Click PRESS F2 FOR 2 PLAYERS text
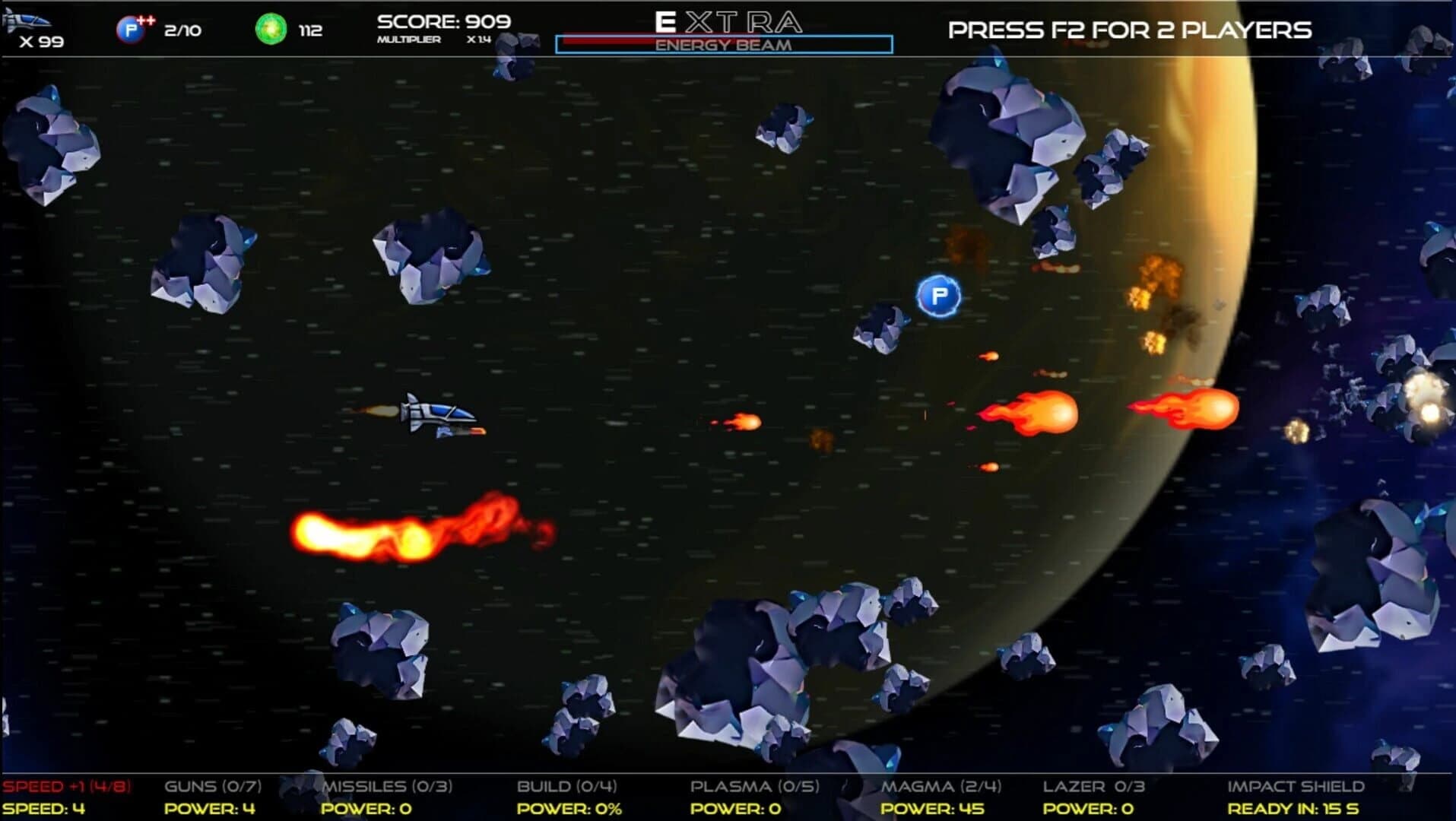The image size is (1456, 821). click(1128, 29)
